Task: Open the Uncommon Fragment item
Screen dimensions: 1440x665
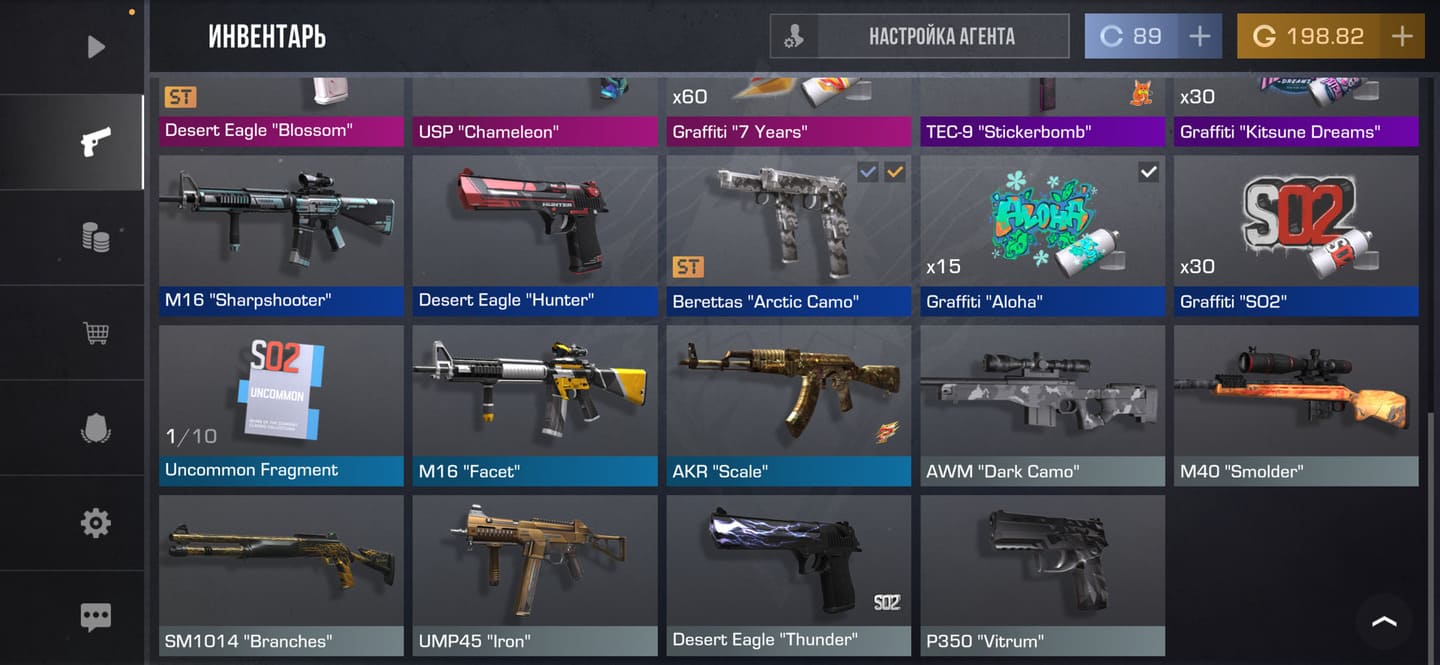Action: (x=281, y=405)
